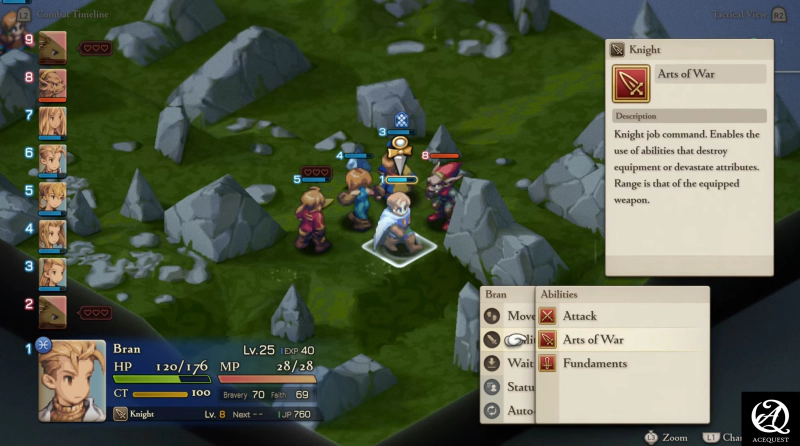Viewport: 800px width, 446px height.
Task: Select the Auto-battle command
Action: tap(510, 410)
